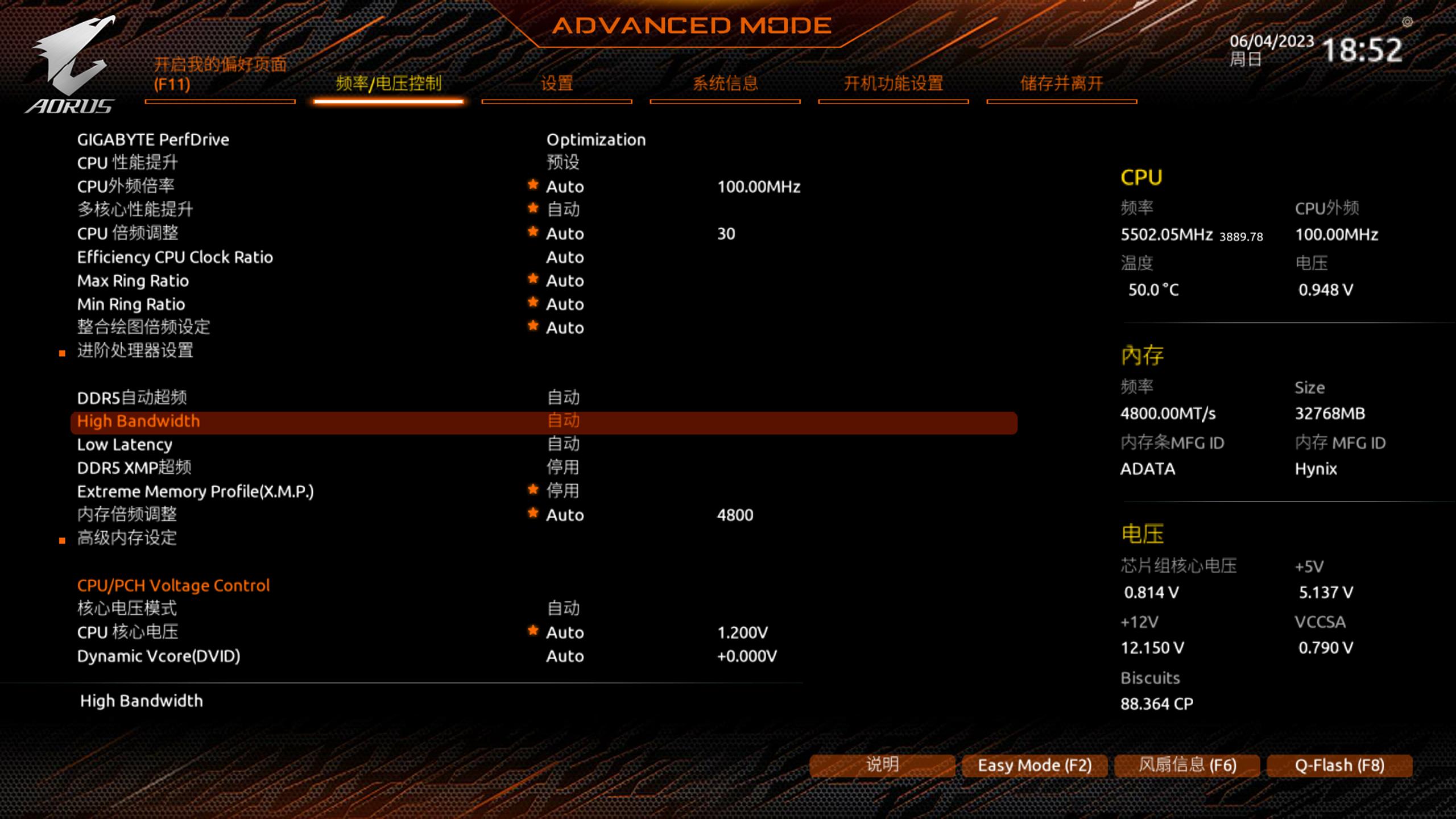
Task: Open the 进阶处理器设置 submenu
Action: click(x=135, y=351)
